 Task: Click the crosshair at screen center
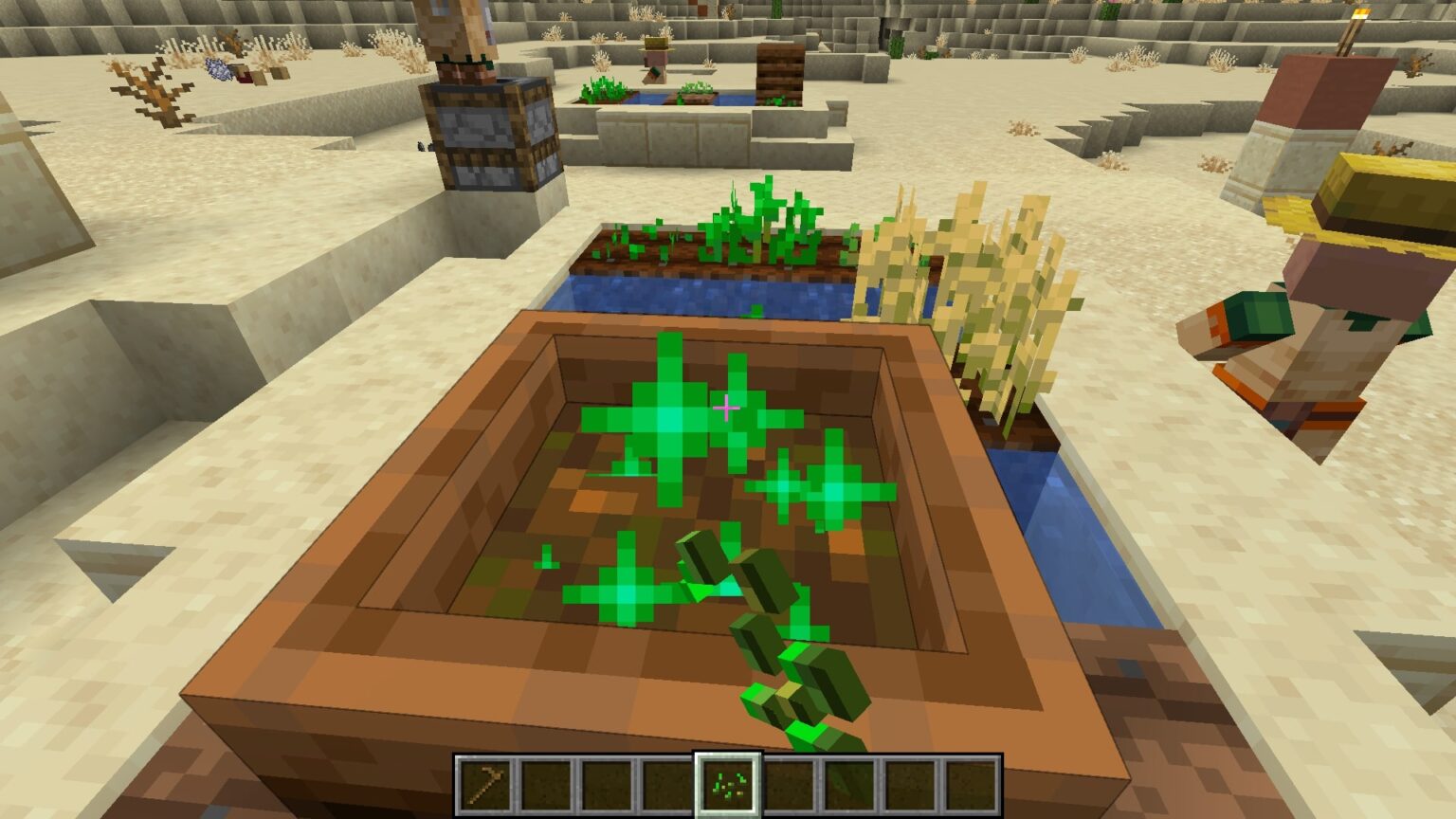(x=728, y=408)
